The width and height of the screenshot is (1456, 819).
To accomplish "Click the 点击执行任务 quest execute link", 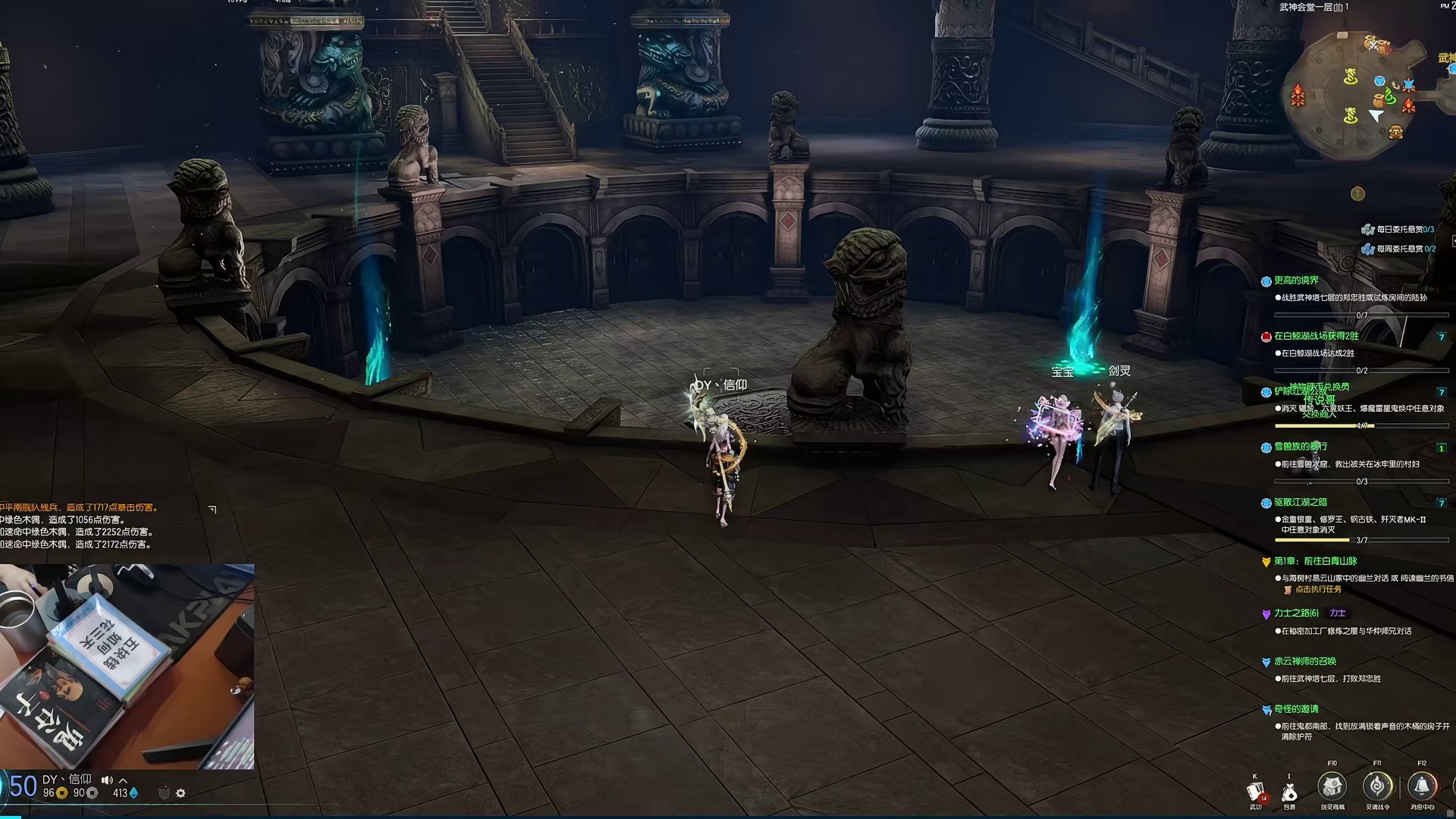I will [1318, 589].
